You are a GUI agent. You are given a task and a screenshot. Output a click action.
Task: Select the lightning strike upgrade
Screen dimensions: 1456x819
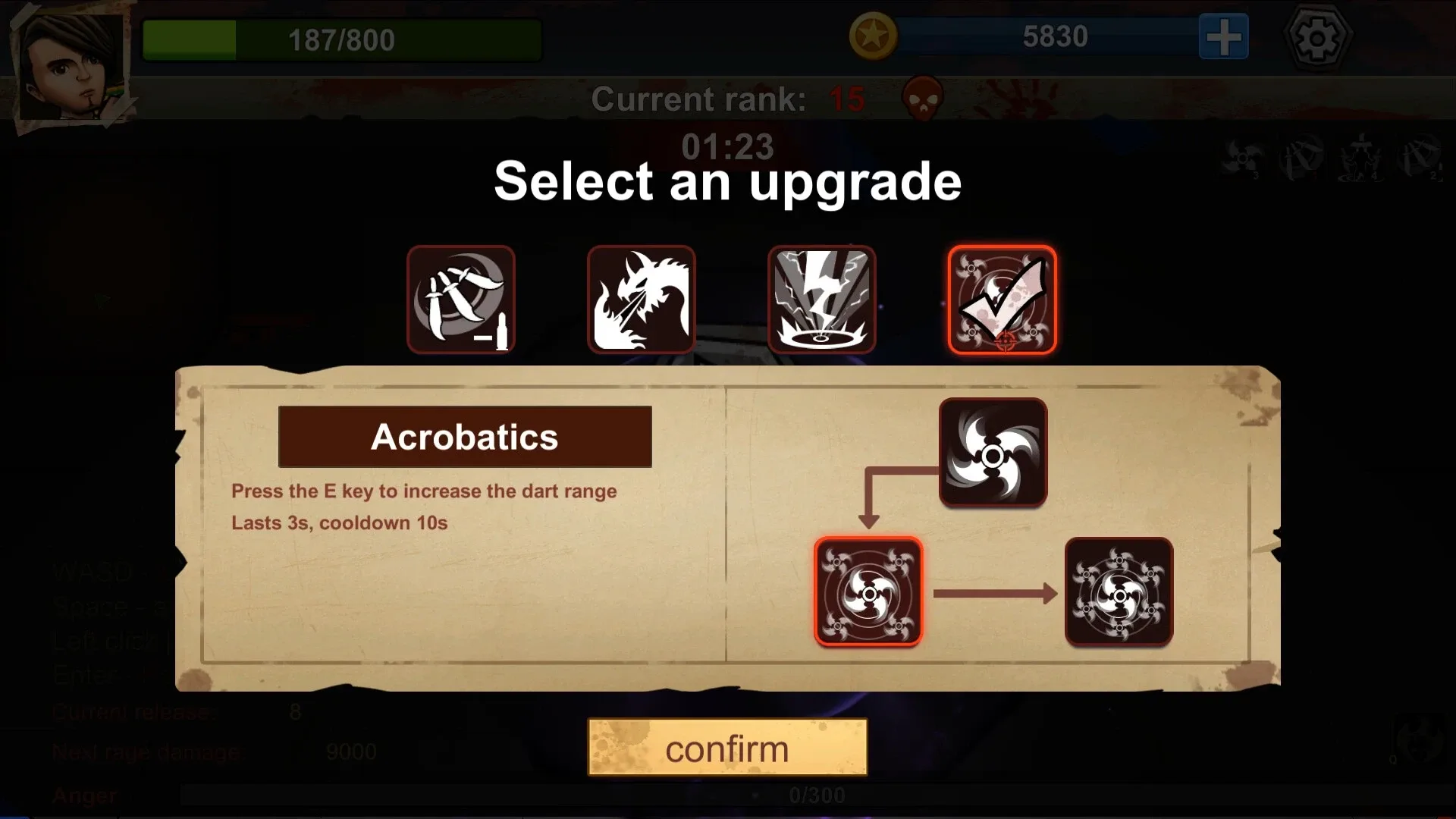tap(821, 299)
